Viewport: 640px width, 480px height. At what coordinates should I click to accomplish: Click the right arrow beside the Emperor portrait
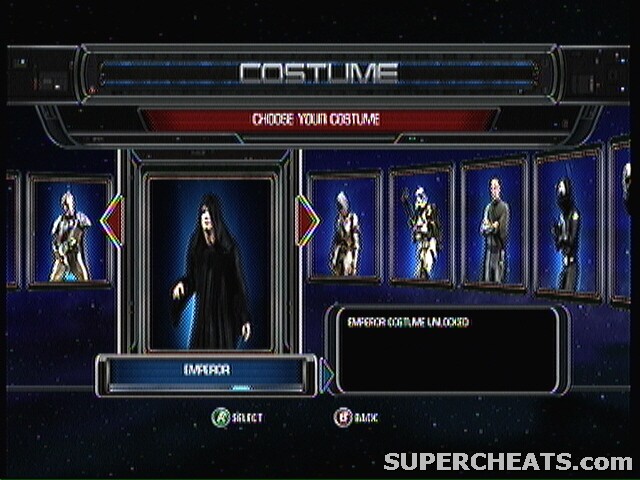pyautogui.click(x=308, y=222)
